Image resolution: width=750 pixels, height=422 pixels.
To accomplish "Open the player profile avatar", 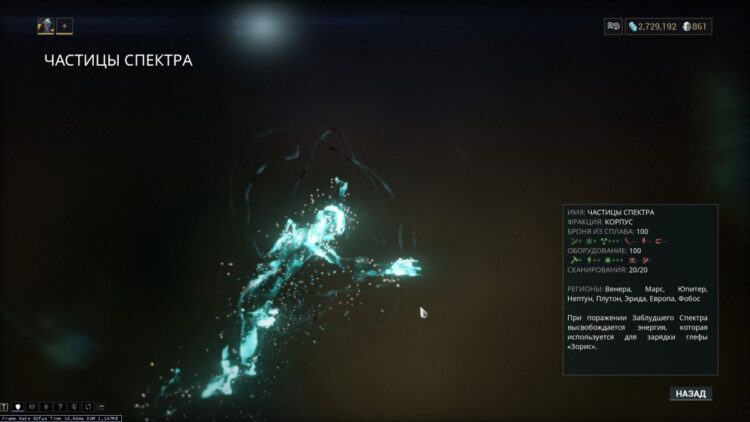I will (x=46, y=26).
